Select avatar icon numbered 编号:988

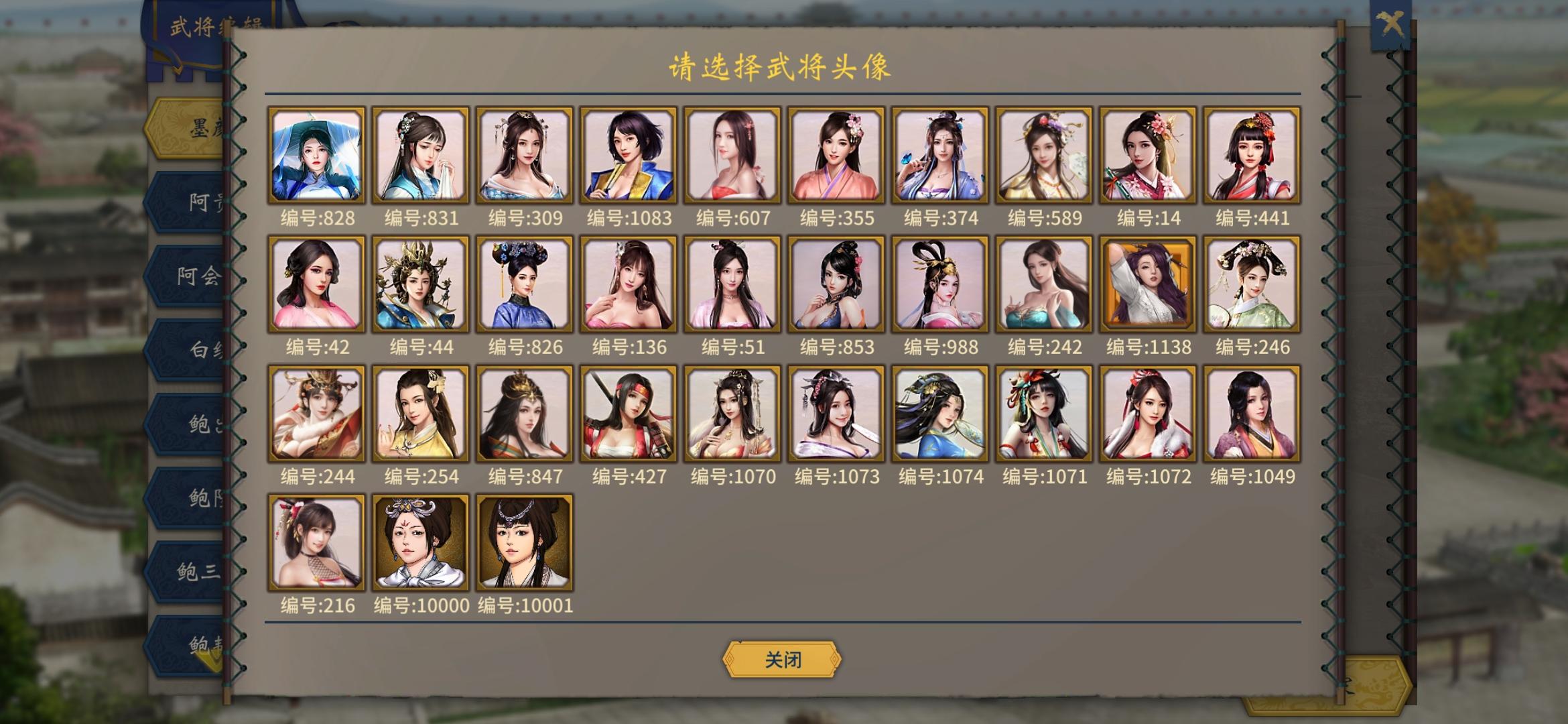[940, 284]
